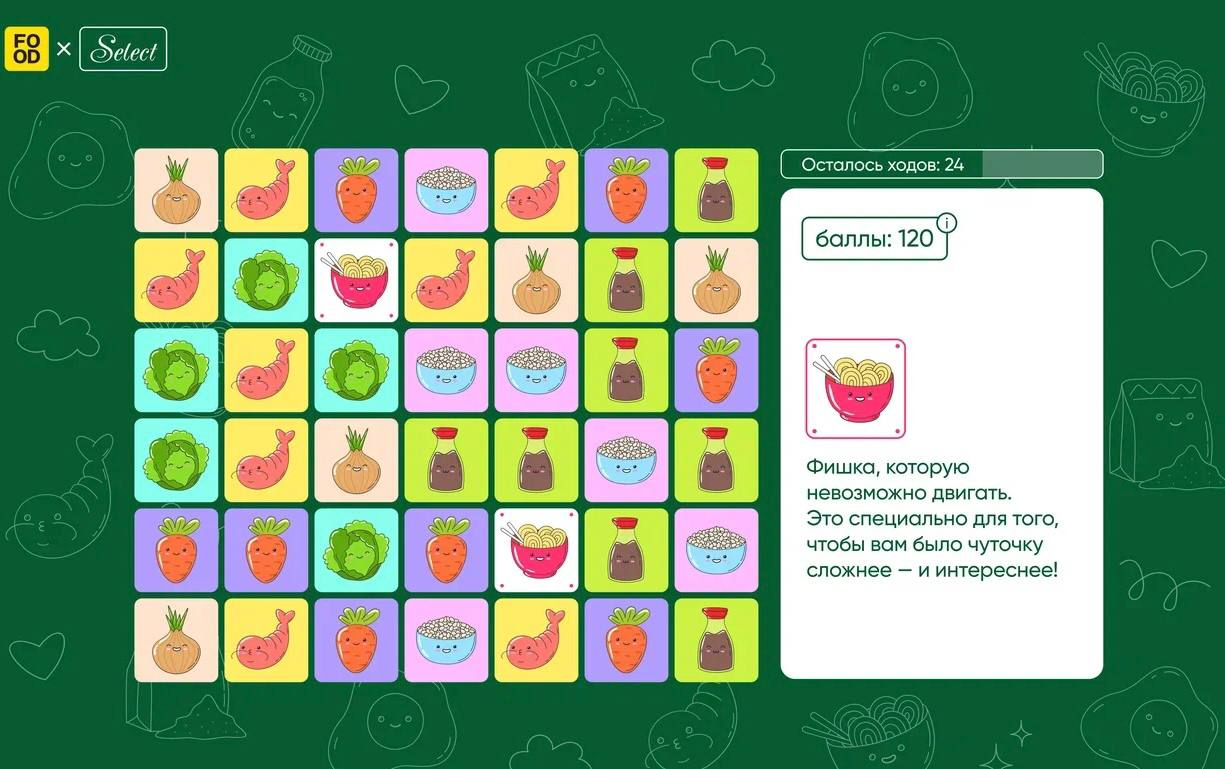Choose the cabbage tile between two carrots
Screen dimensions: 1225x769
pyautogui.click(x=356, y=550)
